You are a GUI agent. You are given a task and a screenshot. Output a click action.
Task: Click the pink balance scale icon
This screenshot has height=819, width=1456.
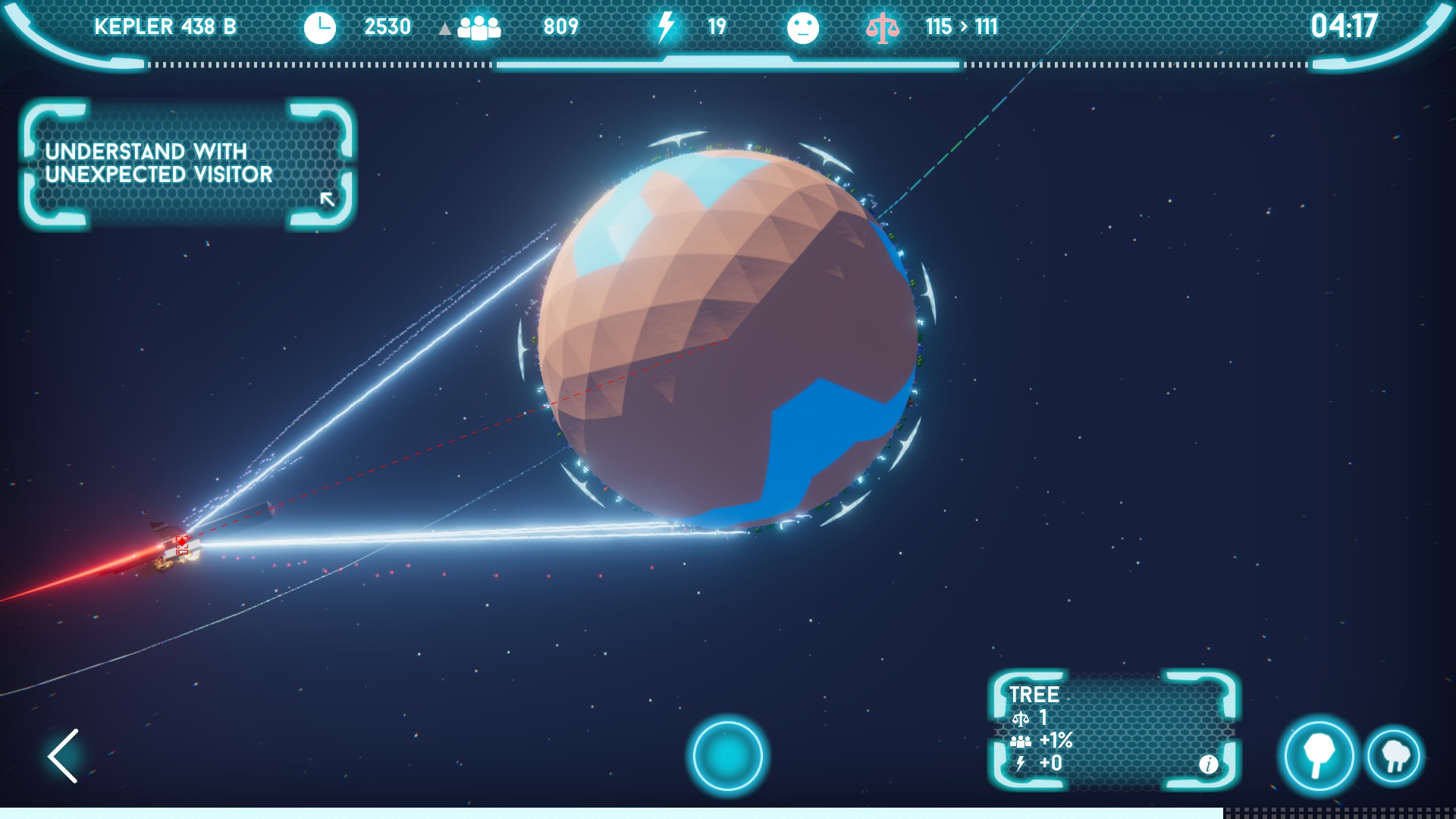884,27
